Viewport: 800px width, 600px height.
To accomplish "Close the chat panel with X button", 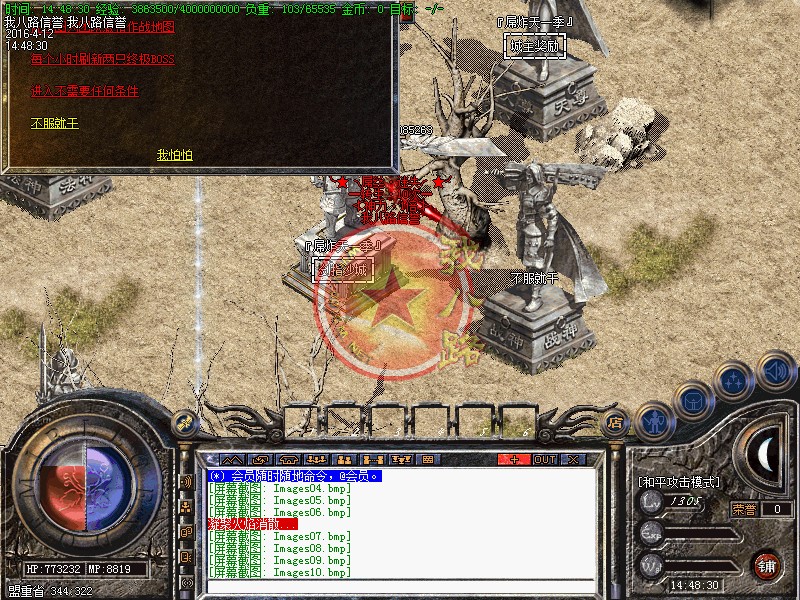I will tap(573, 460).
